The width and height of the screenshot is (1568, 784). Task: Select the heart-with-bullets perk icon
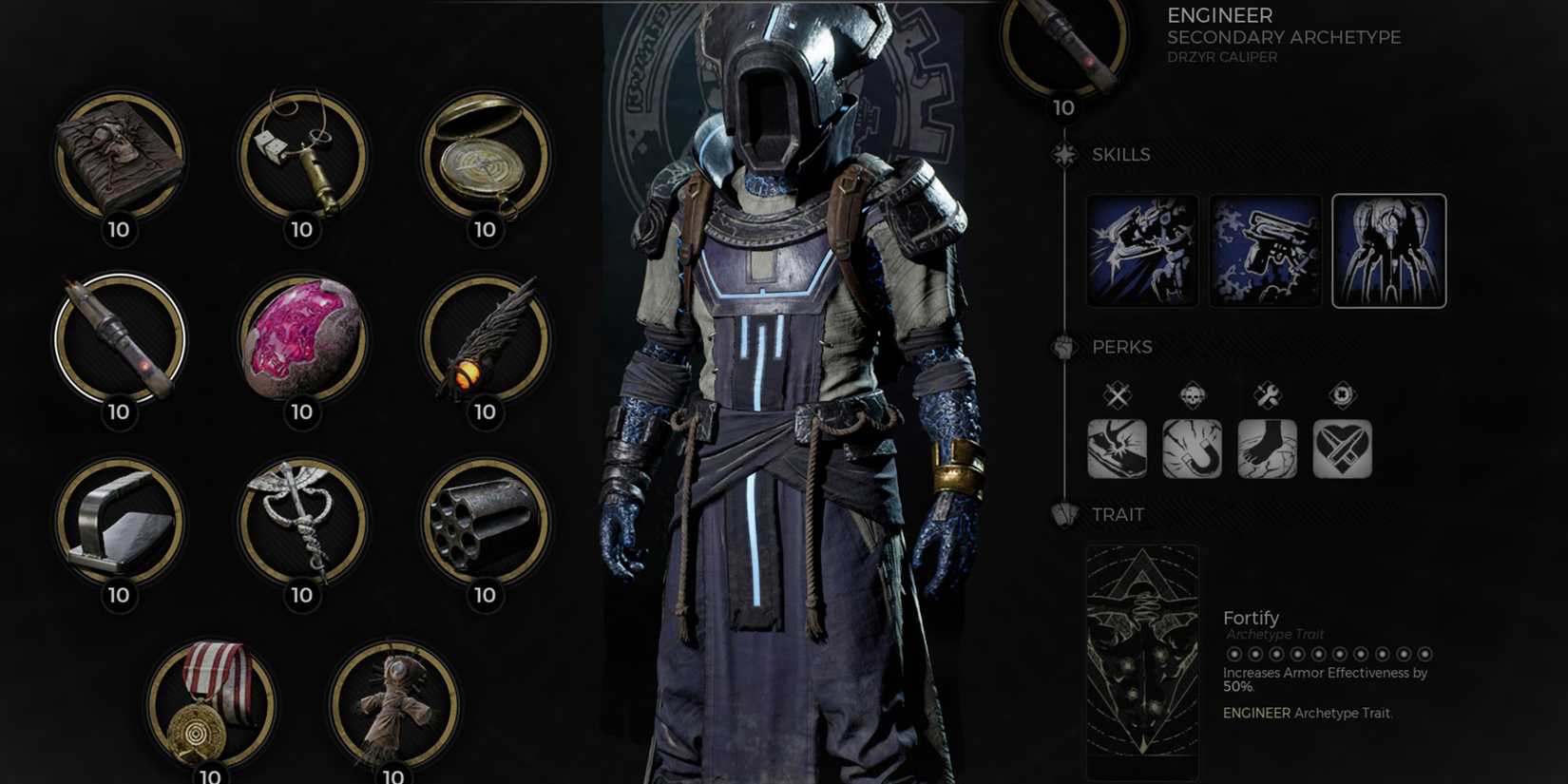click(x=1343, y=449)
